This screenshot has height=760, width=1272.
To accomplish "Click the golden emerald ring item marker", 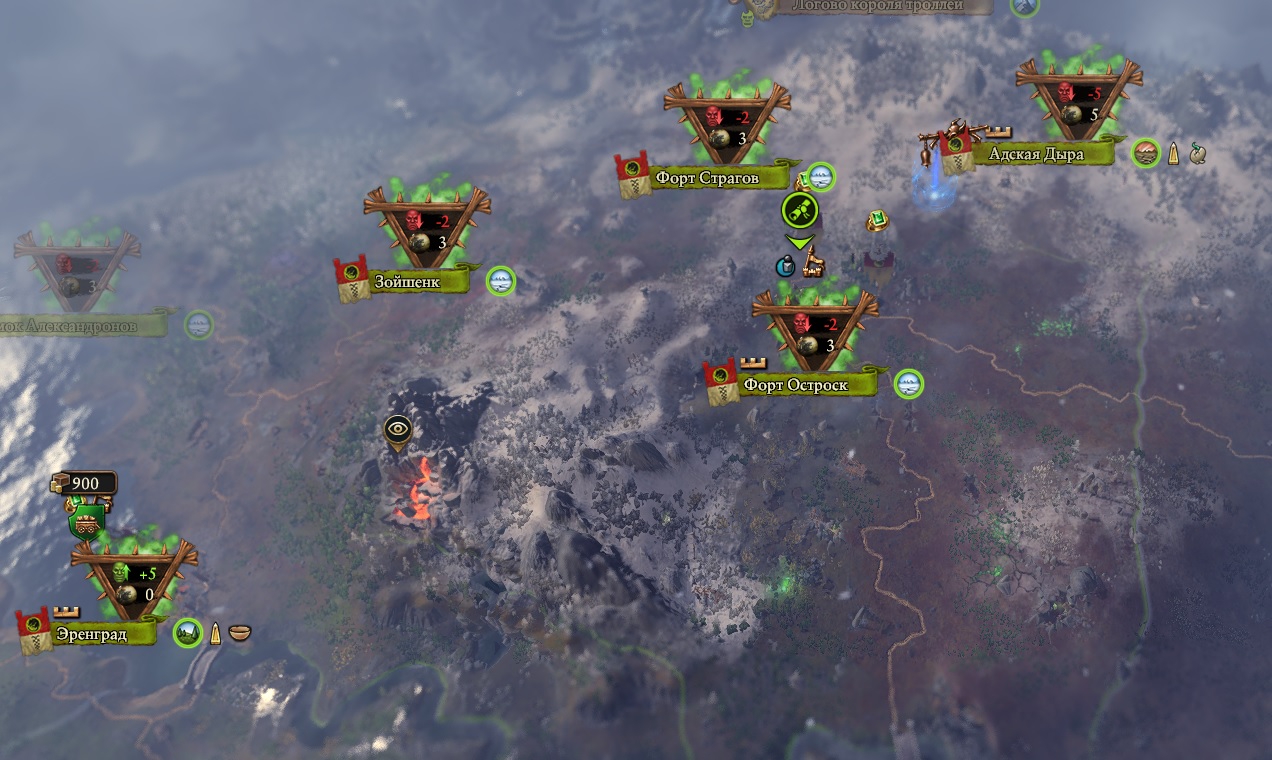I will pyautogui.click(x=878, y=221).
